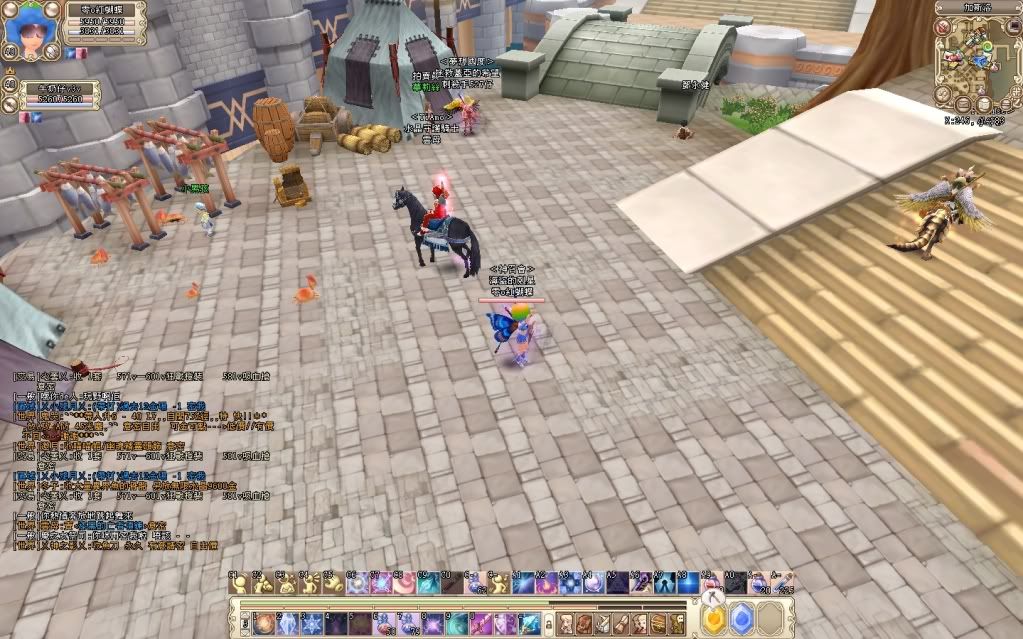Activate the snowflake skill in slot 3
Image resolution: width=1023 pixels, height=639 pixels.
310,623
